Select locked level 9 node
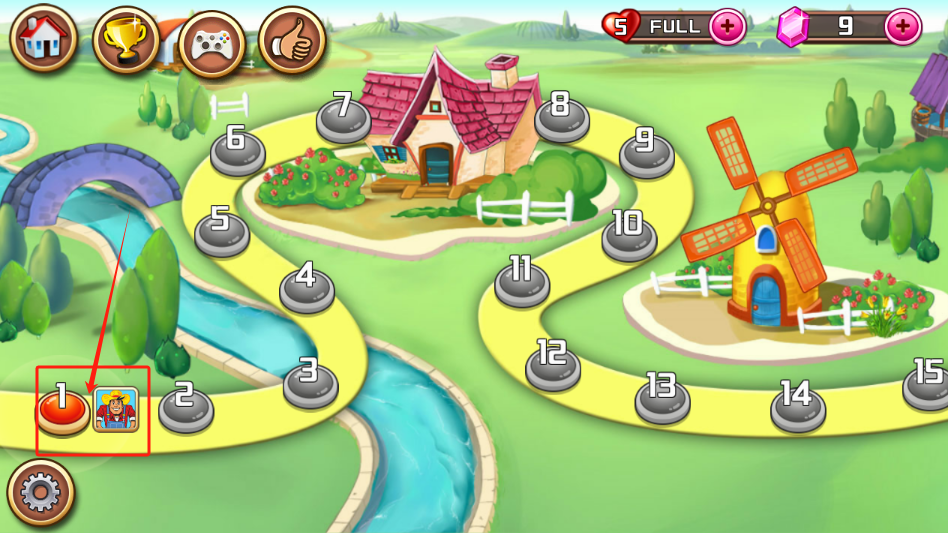This screenshot has width=948, height=533. (646, 150)
